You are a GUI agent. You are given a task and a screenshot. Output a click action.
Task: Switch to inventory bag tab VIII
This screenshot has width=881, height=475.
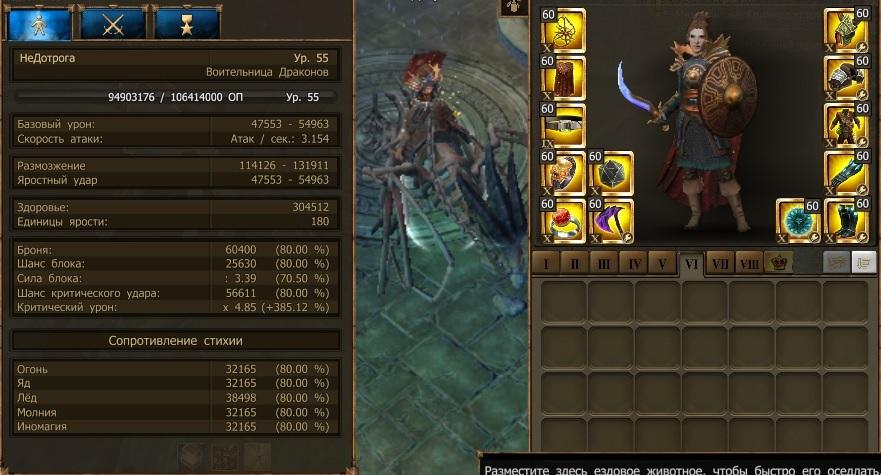click(x=748, y=263)
